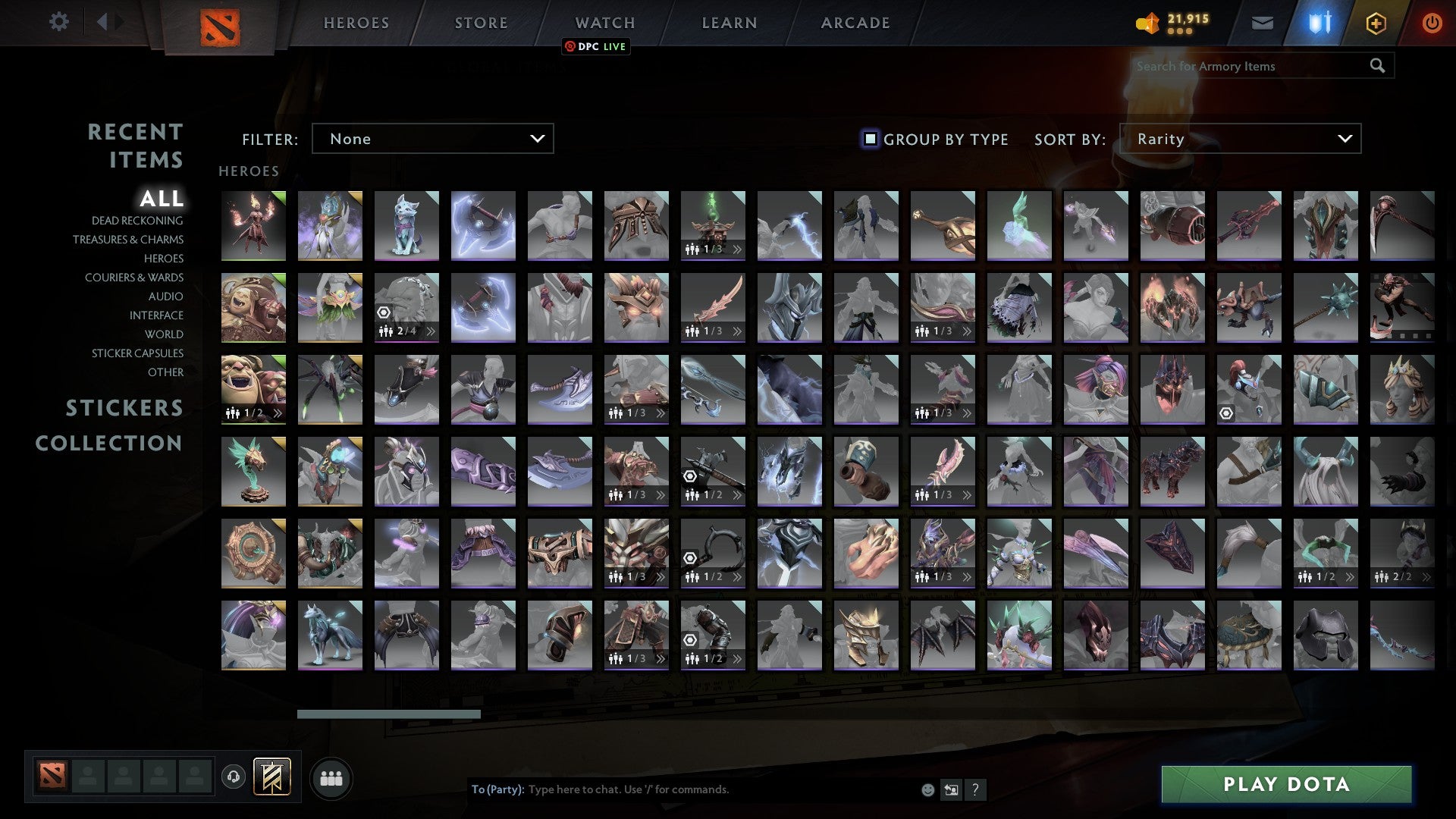
Task: Open the FILTER dropdown set to None
Action: click(x=432, y=138)
